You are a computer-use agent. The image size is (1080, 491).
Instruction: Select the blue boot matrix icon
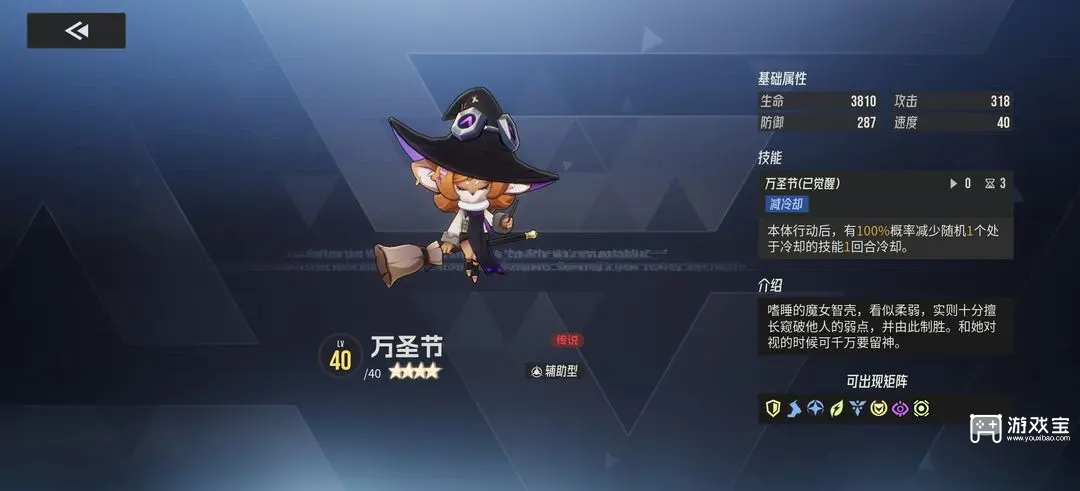[794, 408]
